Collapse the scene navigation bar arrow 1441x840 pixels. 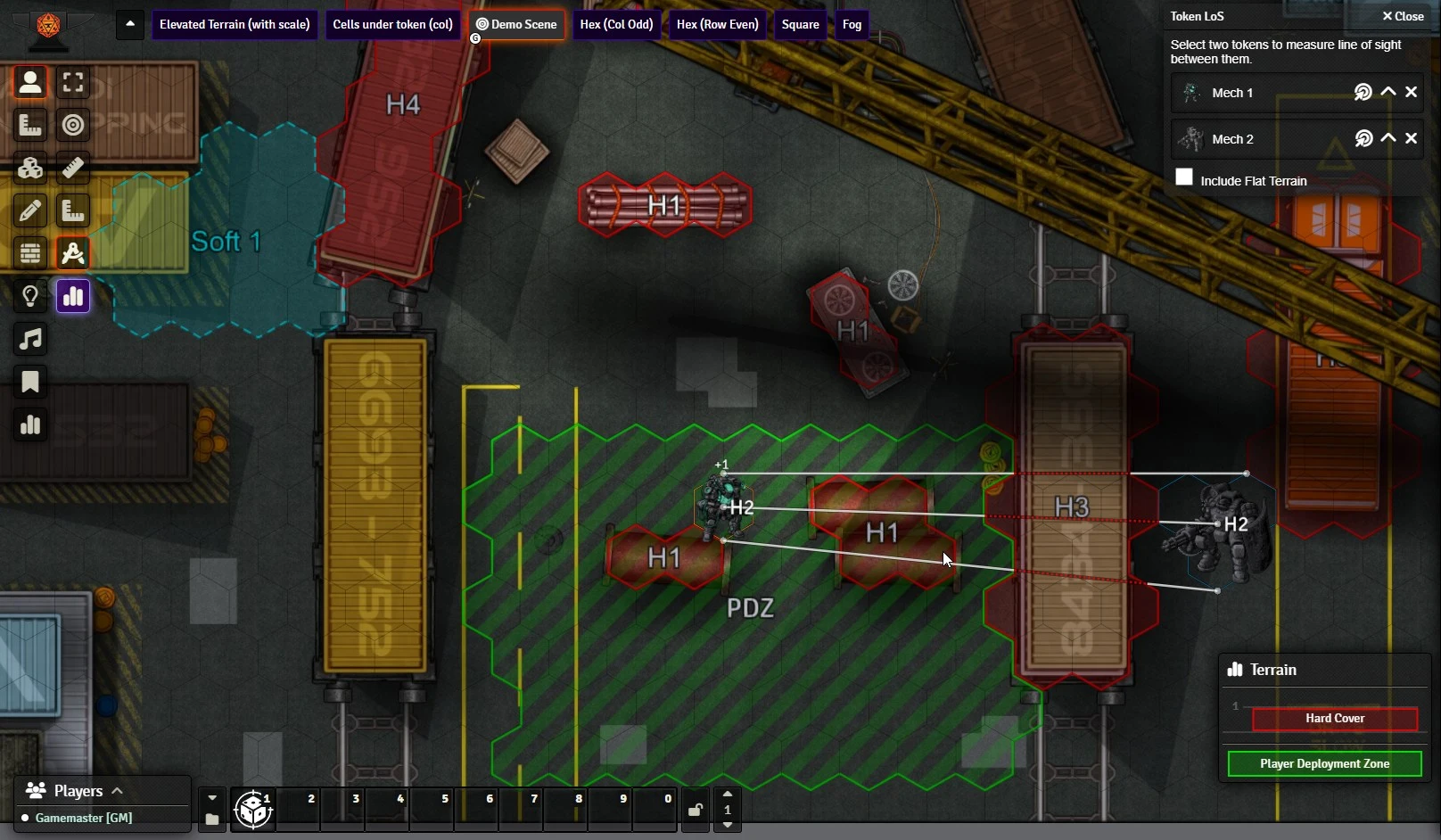click(130, 24)
